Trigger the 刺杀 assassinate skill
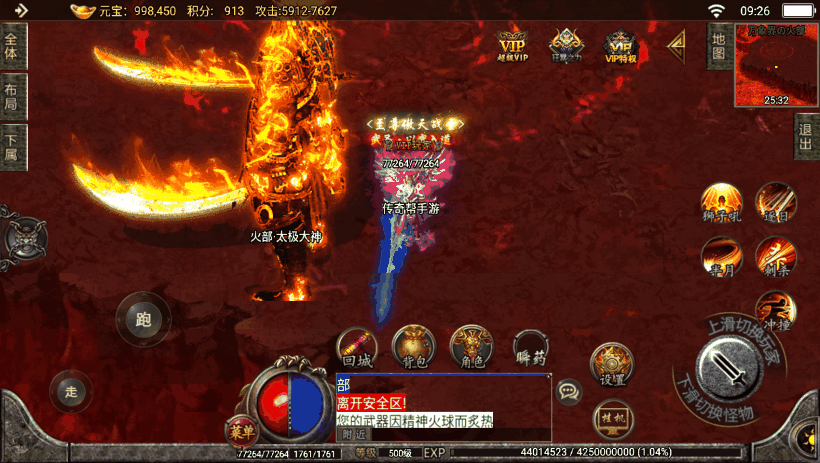 tap(775, 256)
